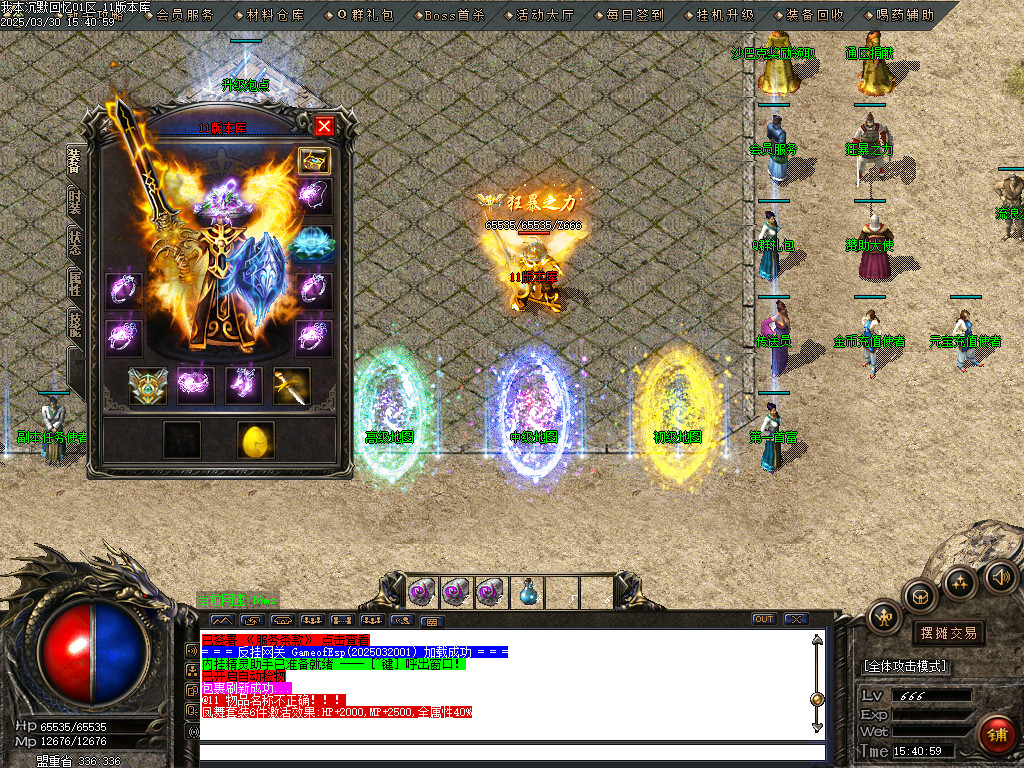Open the 摆摊交易 stall trade button
This screenshot has height=768, width=1024.
[x=949, y=633]
